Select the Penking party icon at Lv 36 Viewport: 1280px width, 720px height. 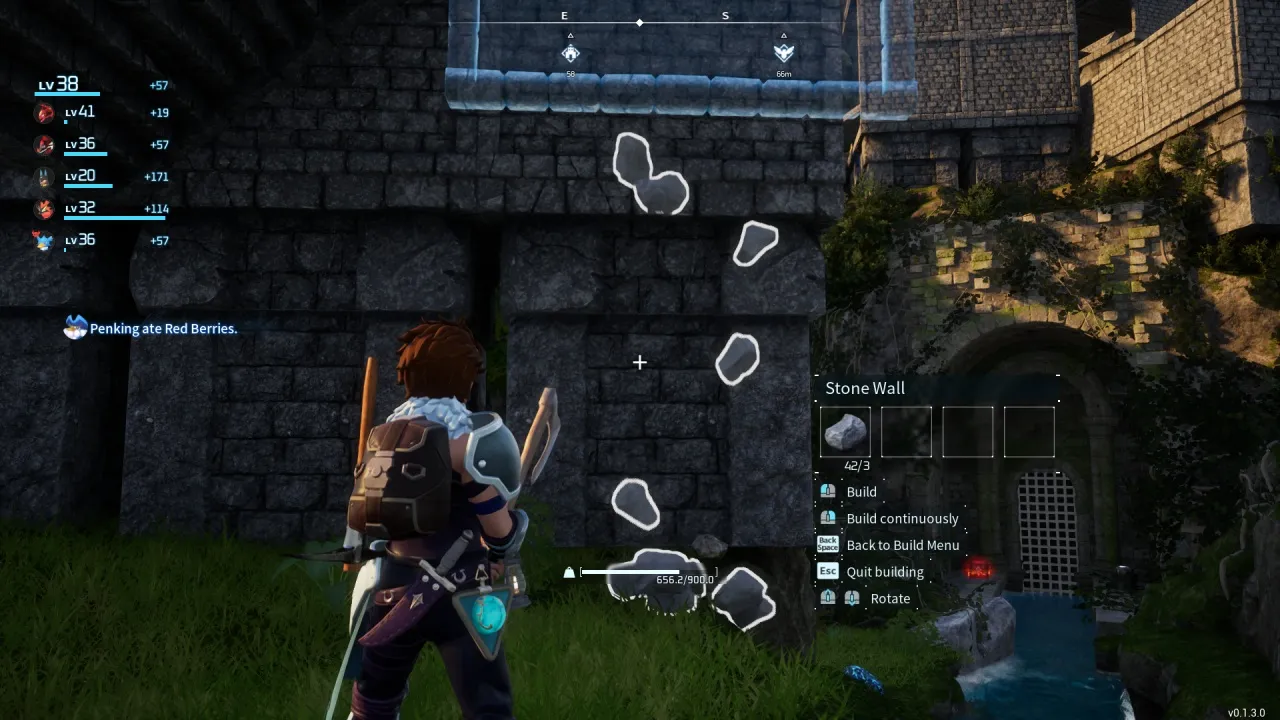(x=45, y=241)
